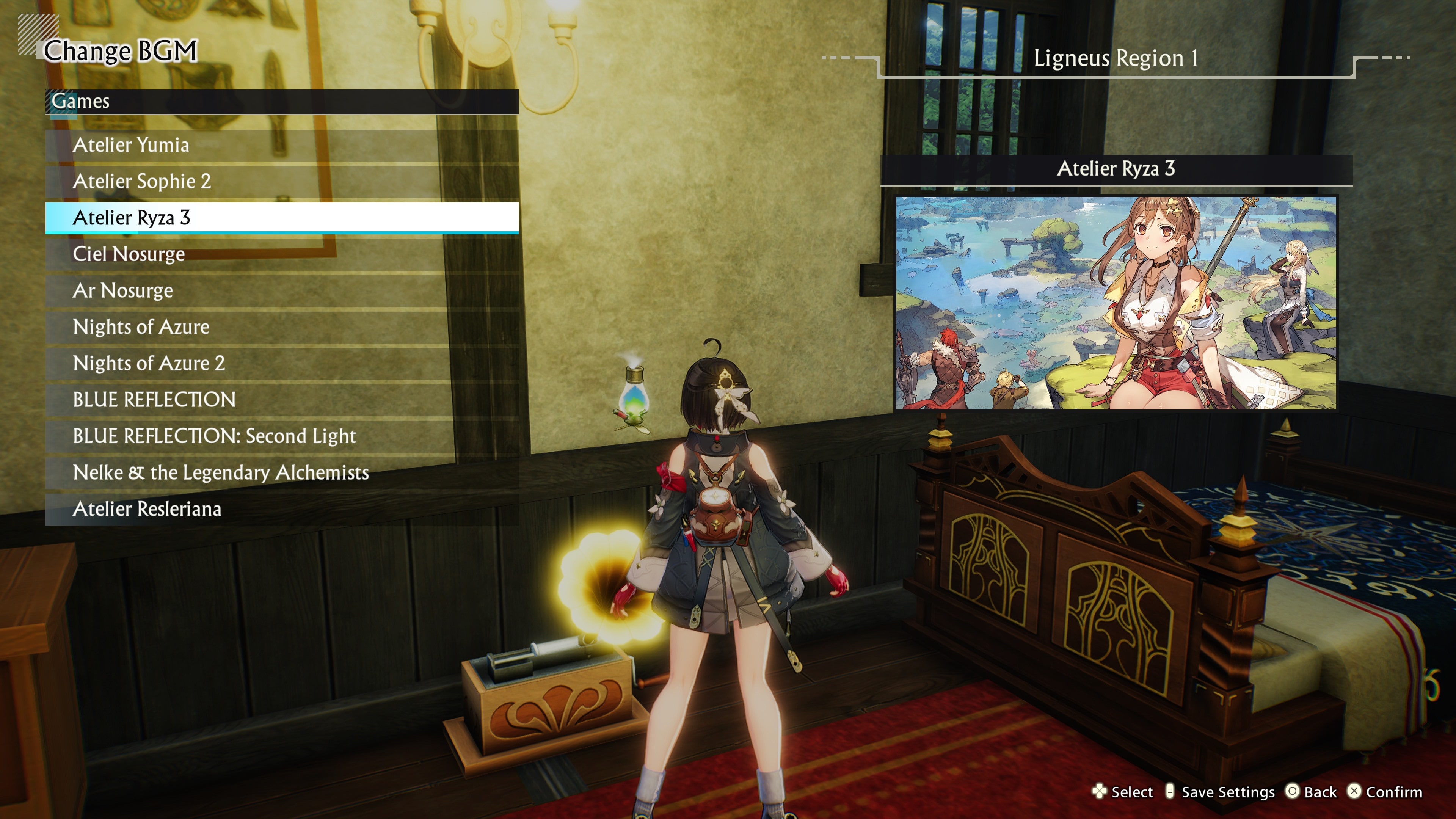Choose Nelke & the Legendary Alchemists
Image resolution: width=1456 pixels, height=819 pixels.
221,472
